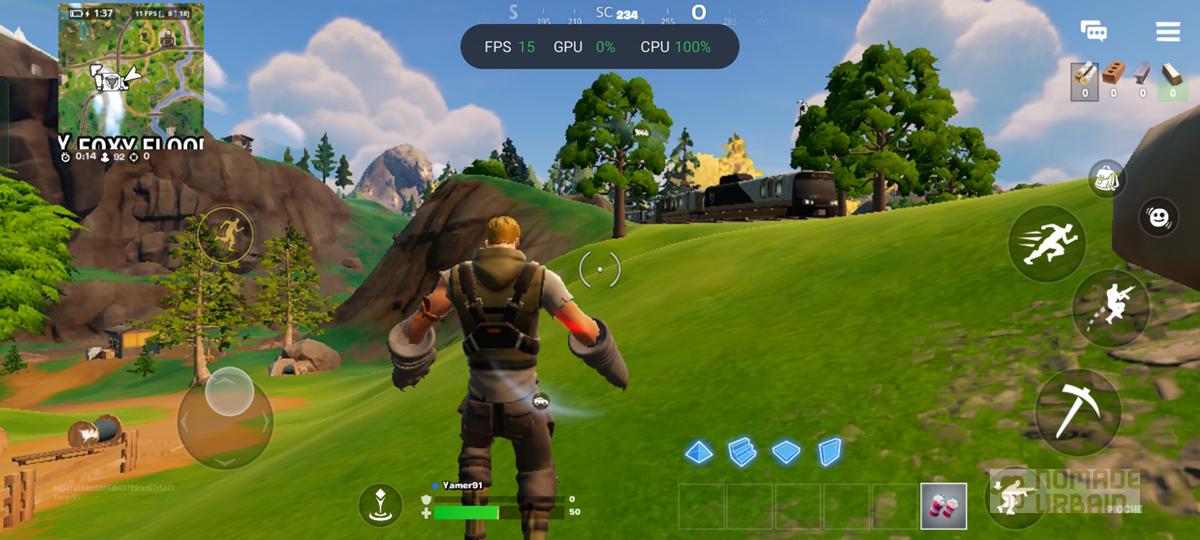Choose the stairs building piece
The image size is (1200, 540).
click(x=741, y=452)
